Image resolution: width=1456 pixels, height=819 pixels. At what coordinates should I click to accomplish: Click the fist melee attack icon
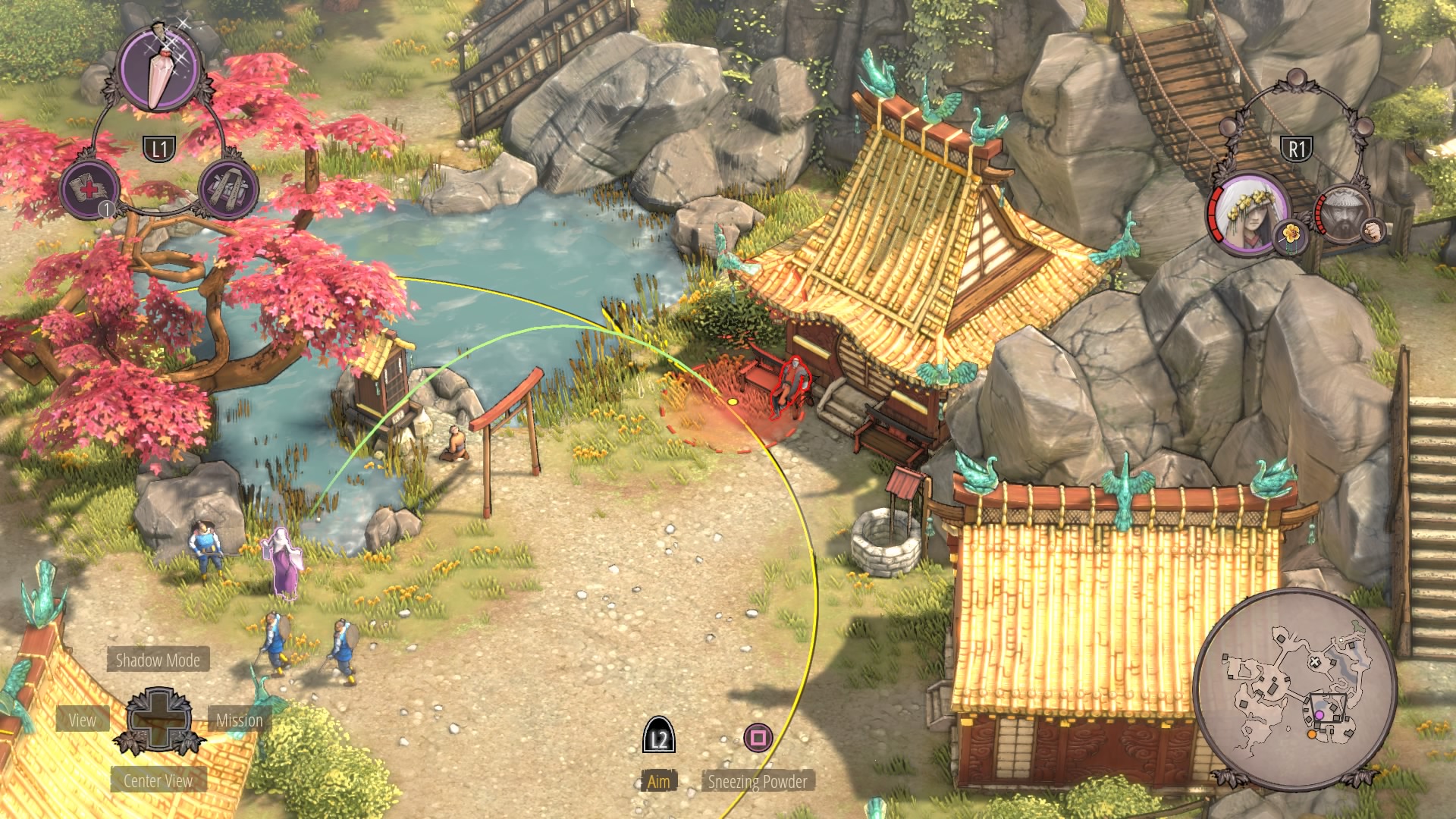(x=1372, y=230)
